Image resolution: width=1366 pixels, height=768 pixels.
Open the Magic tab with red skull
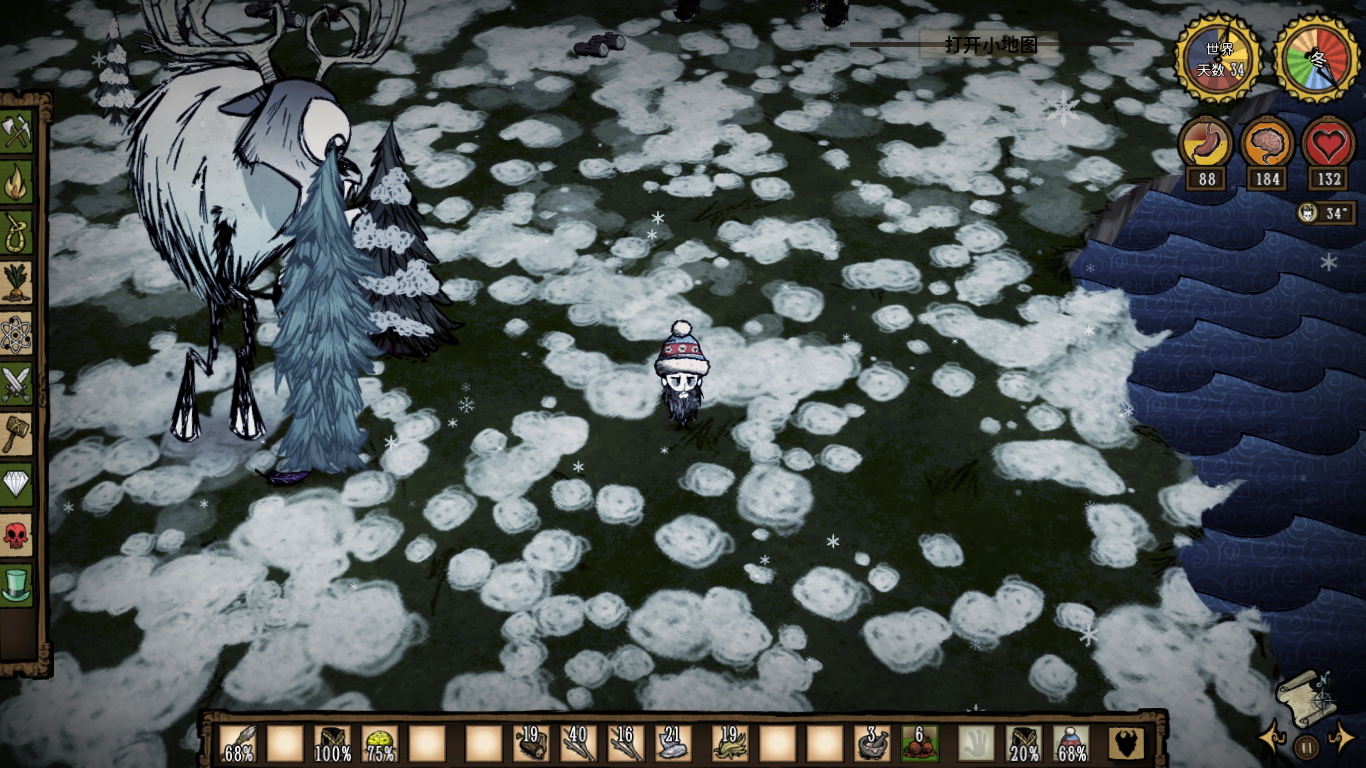(17, 534)
